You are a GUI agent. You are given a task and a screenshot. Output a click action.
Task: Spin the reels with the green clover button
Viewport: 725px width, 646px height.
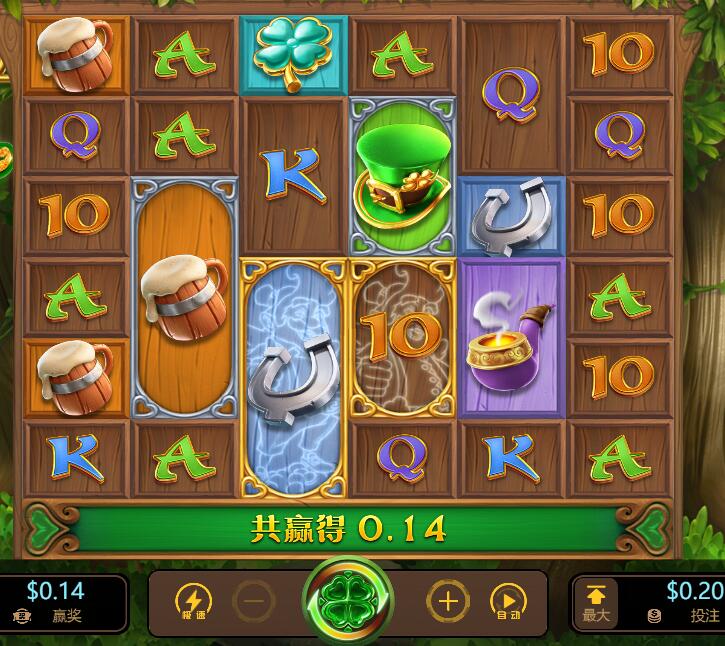tap(350, 603)
